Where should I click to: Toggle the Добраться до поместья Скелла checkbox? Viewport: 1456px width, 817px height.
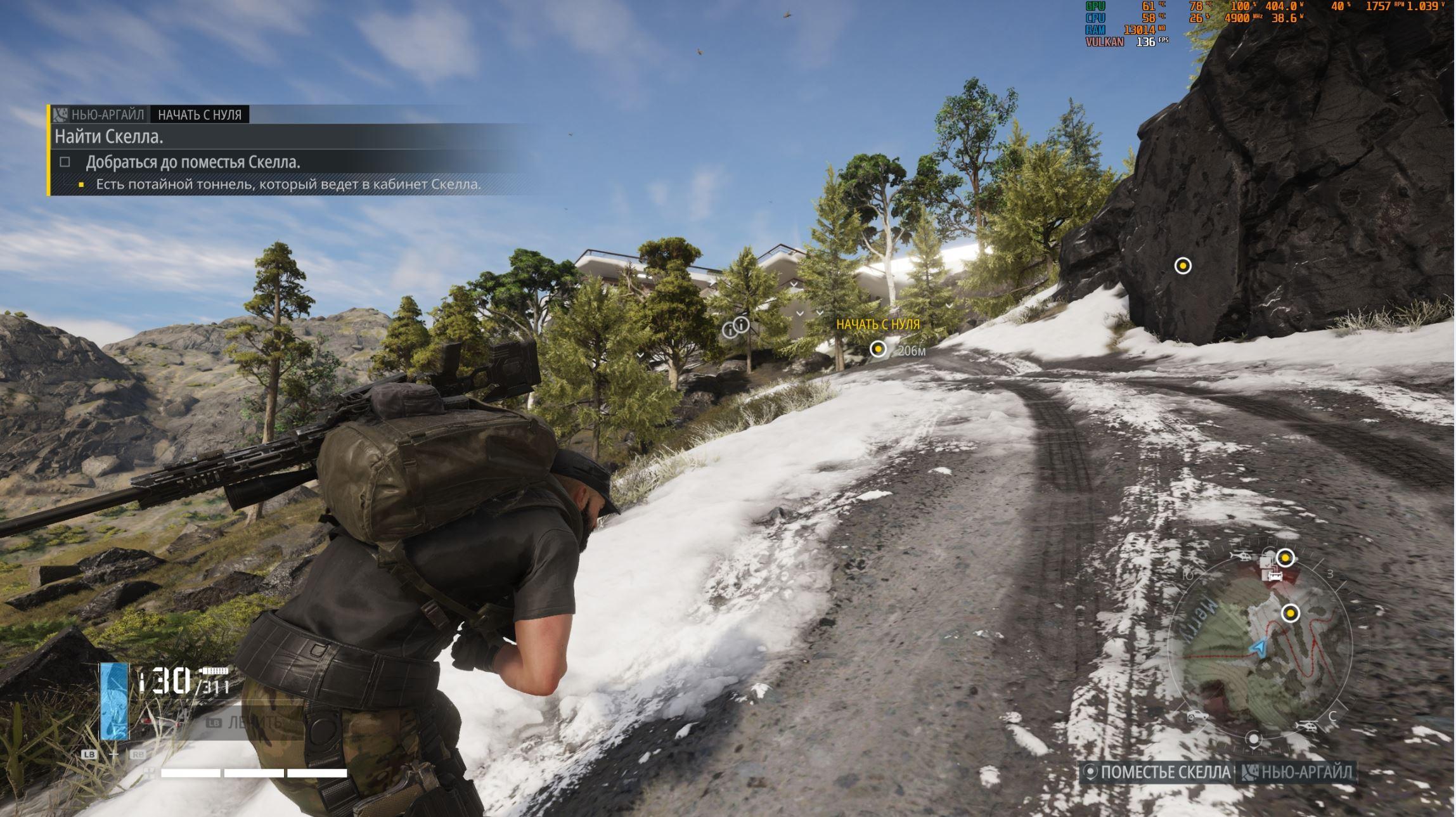click(x=65, y=162)
